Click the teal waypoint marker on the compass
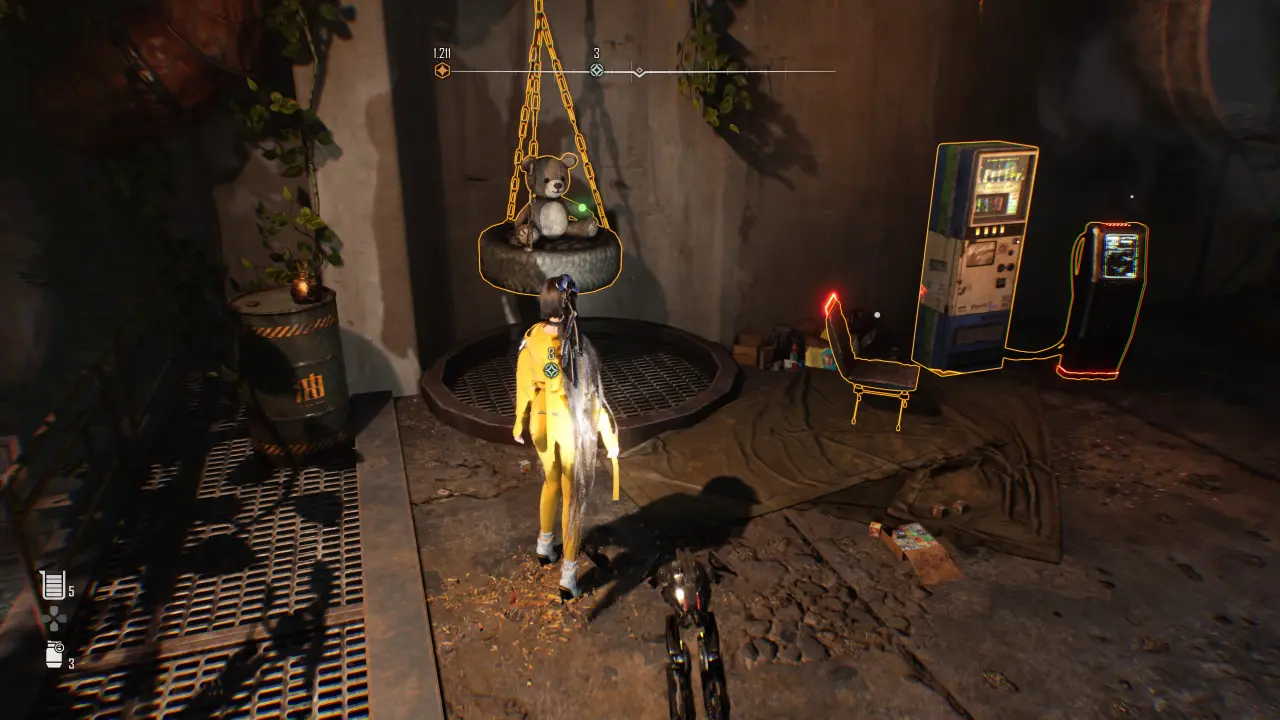Screen dimensions: 1280x720 (597, 70)
